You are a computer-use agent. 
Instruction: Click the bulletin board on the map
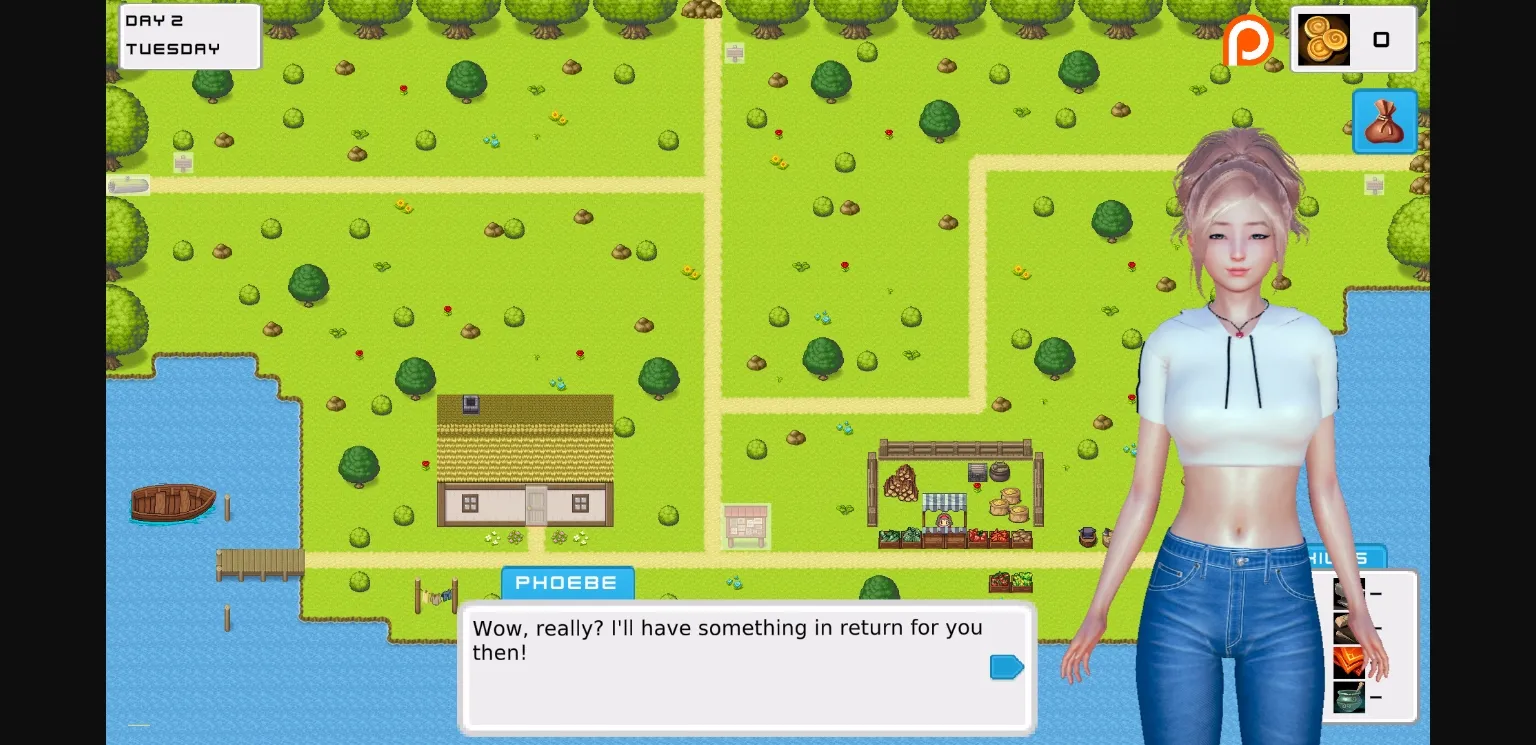click(x=745, y=525)
